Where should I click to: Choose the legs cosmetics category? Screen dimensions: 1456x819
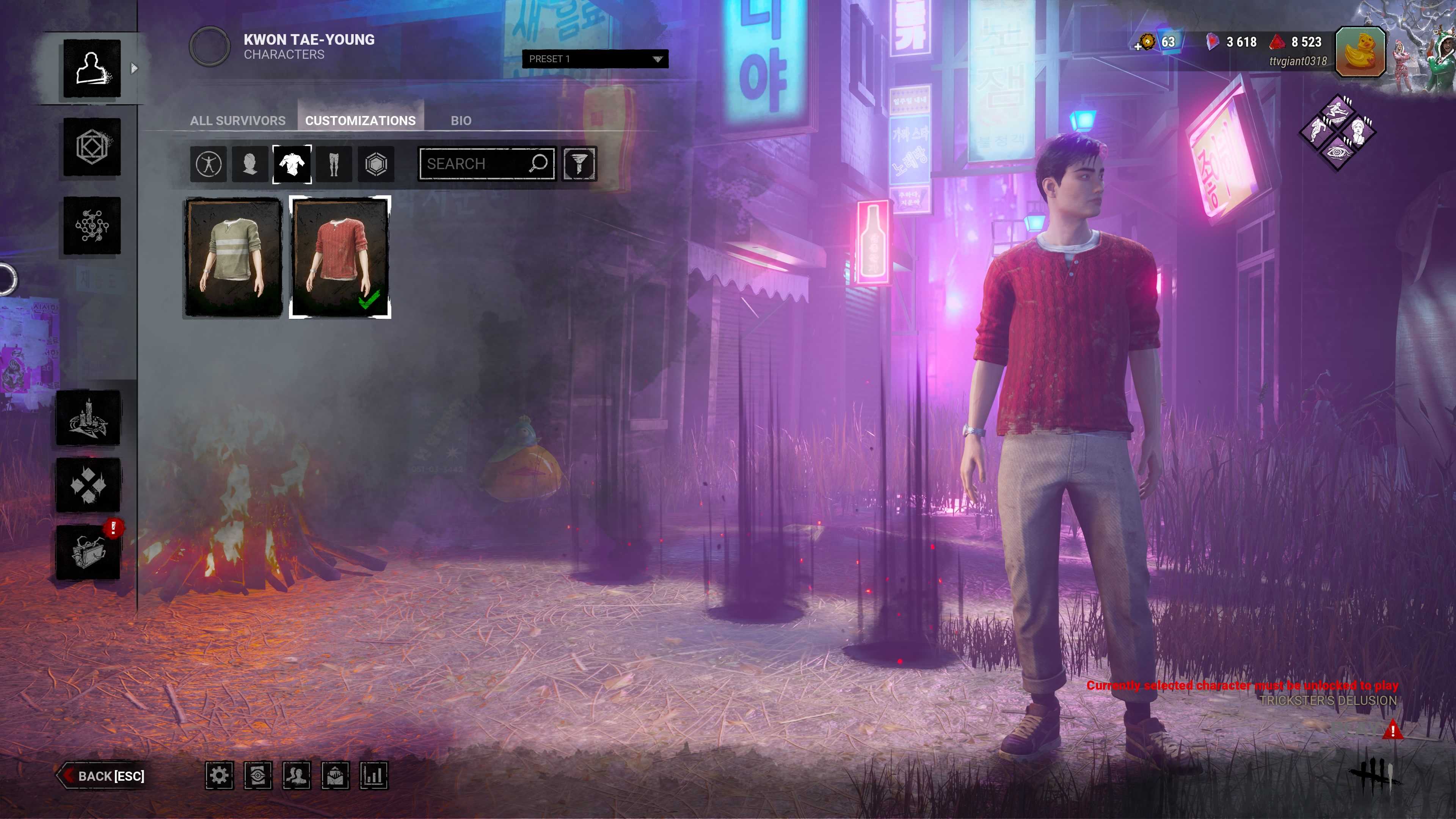click(x=334, y=165)
